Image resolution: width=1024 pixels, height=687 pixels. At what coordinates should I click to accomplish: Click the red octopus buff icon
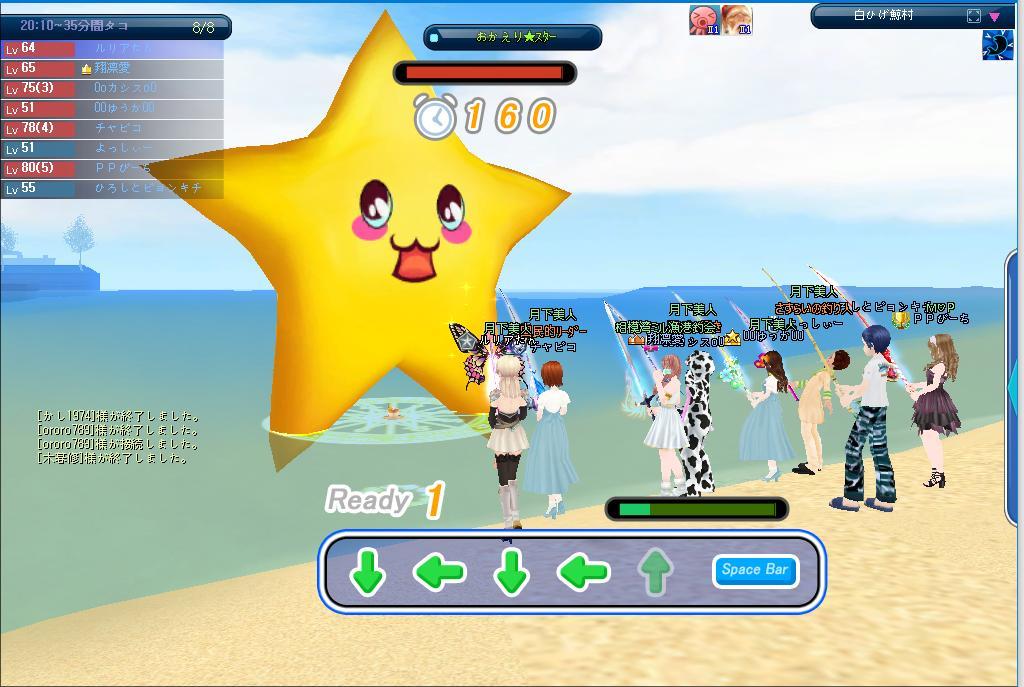tap(704, 20)
